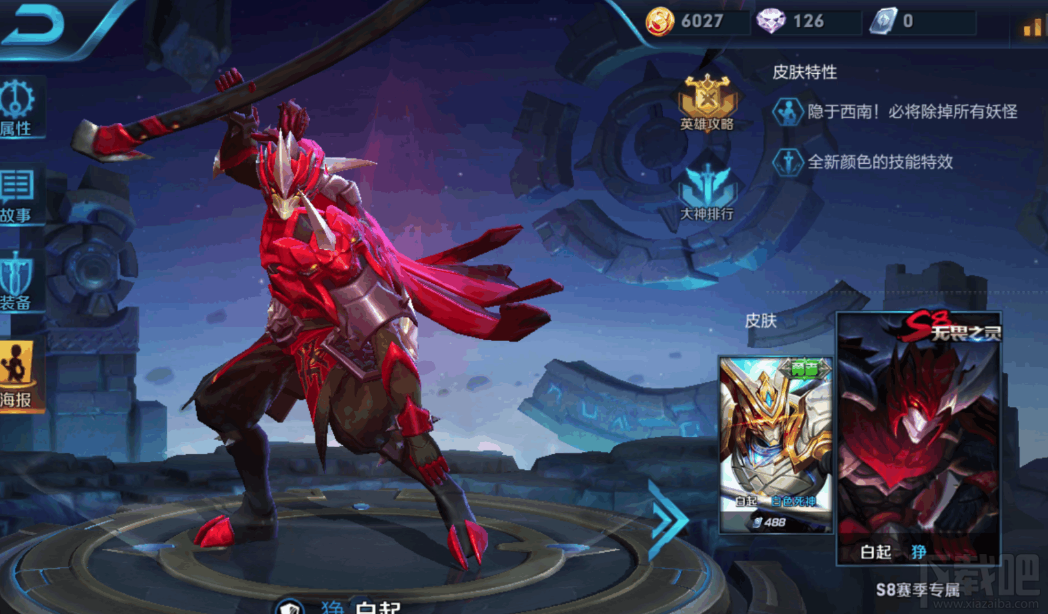Go back with the top-left arrow

click(34, 25)
